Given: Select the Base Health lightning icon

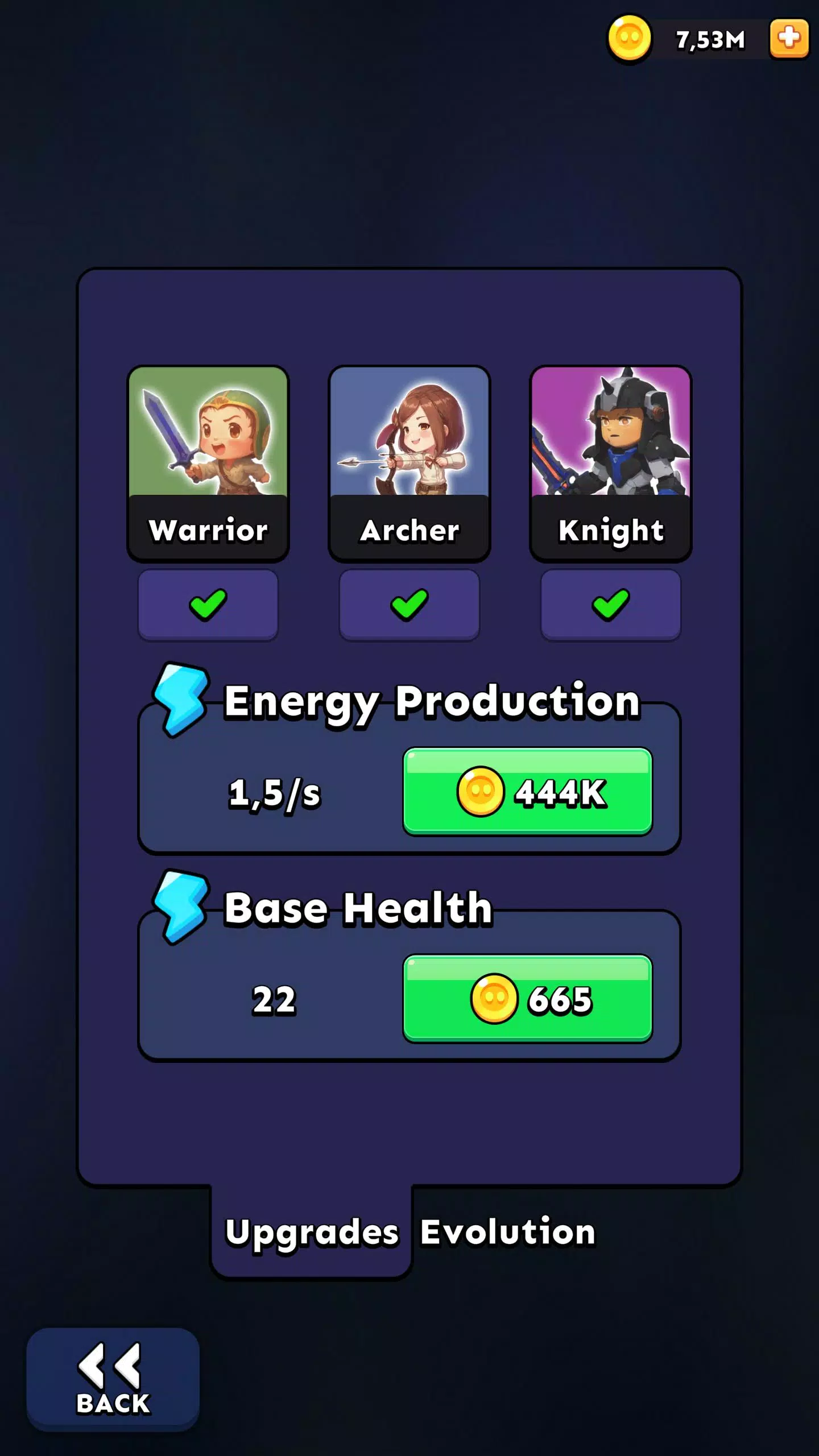Looking at the screenshot, I should pos(181,910).
